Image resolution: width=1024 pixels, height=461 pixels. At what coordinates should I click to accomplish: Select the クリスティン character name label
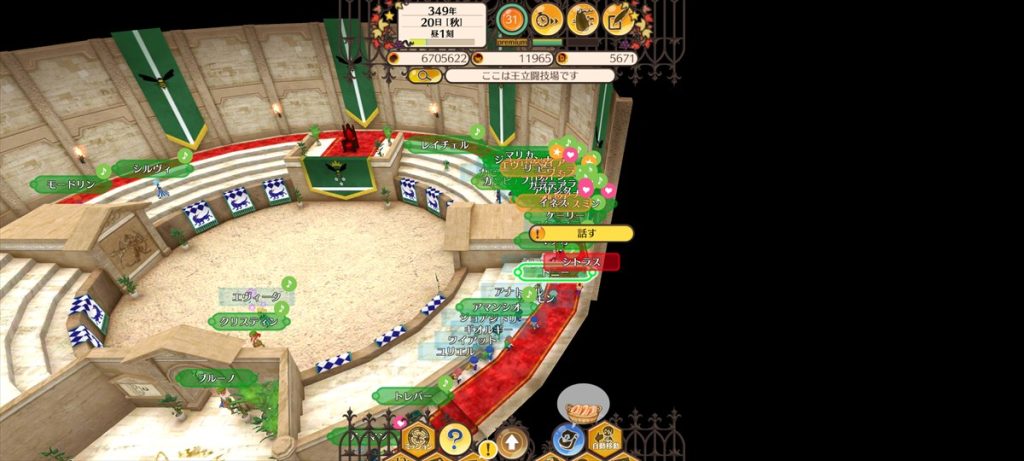click(x=248, y=321)
